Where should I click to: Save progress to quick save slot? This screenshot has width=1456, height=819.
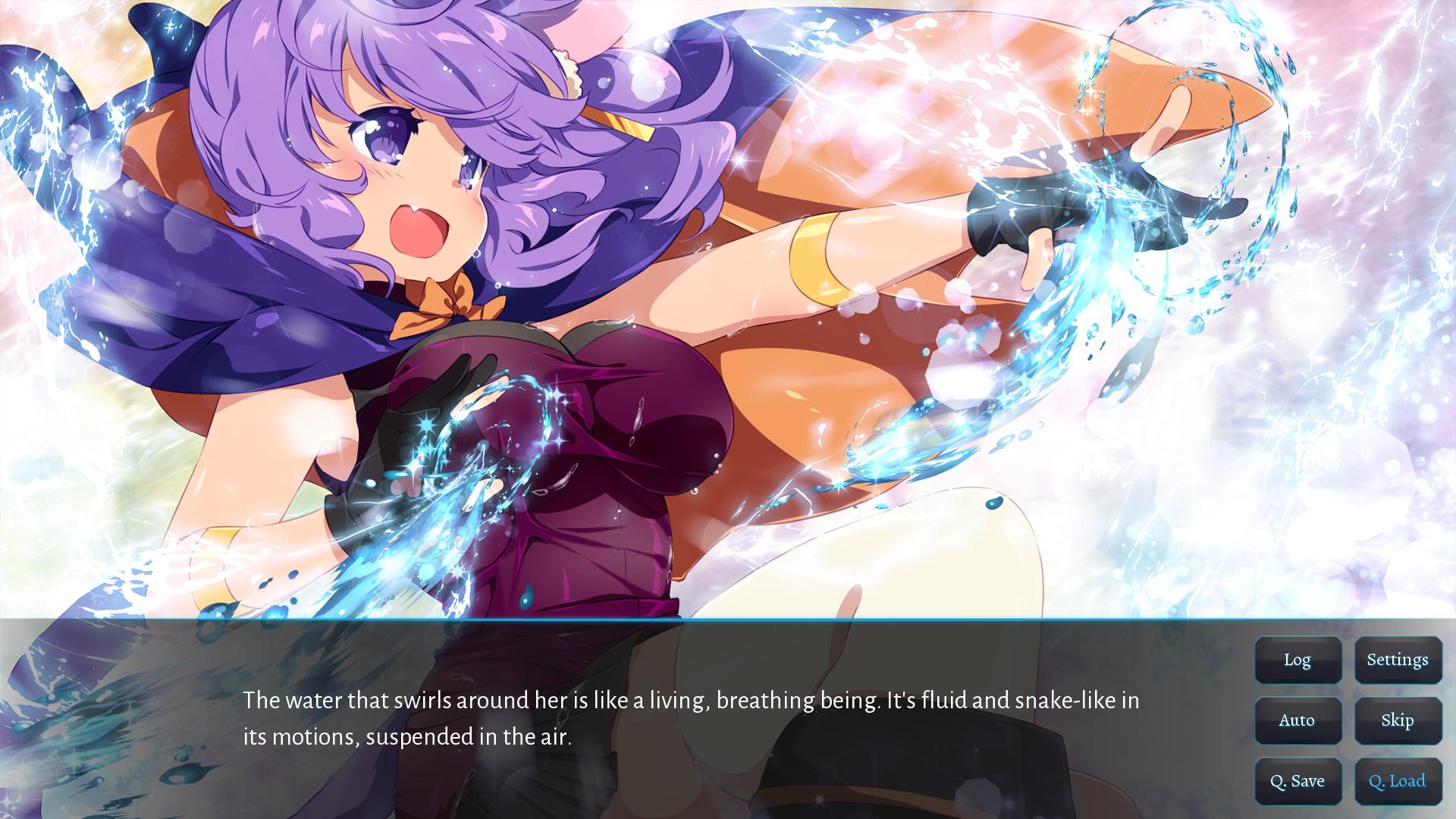click(1298, 780)
